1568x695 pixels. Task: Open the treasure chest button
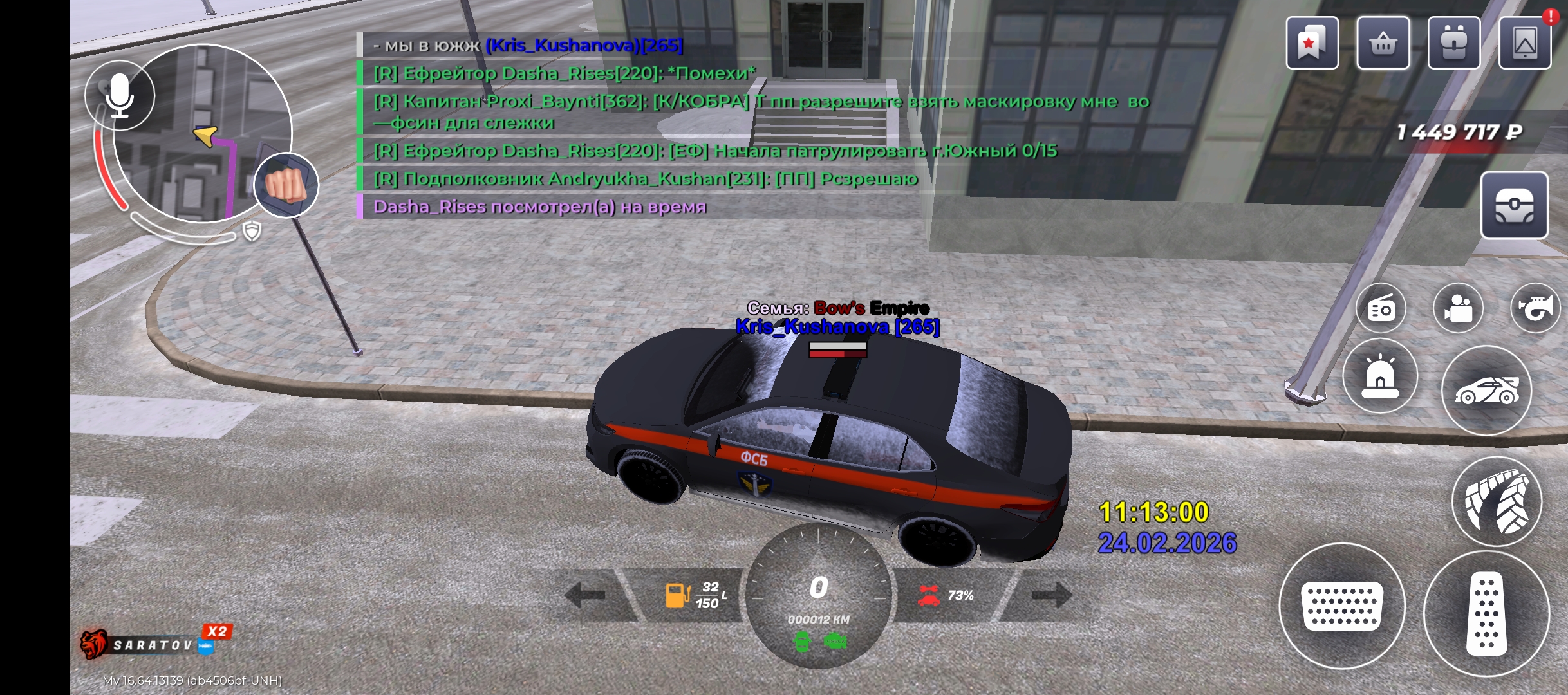click(1514, 206)
